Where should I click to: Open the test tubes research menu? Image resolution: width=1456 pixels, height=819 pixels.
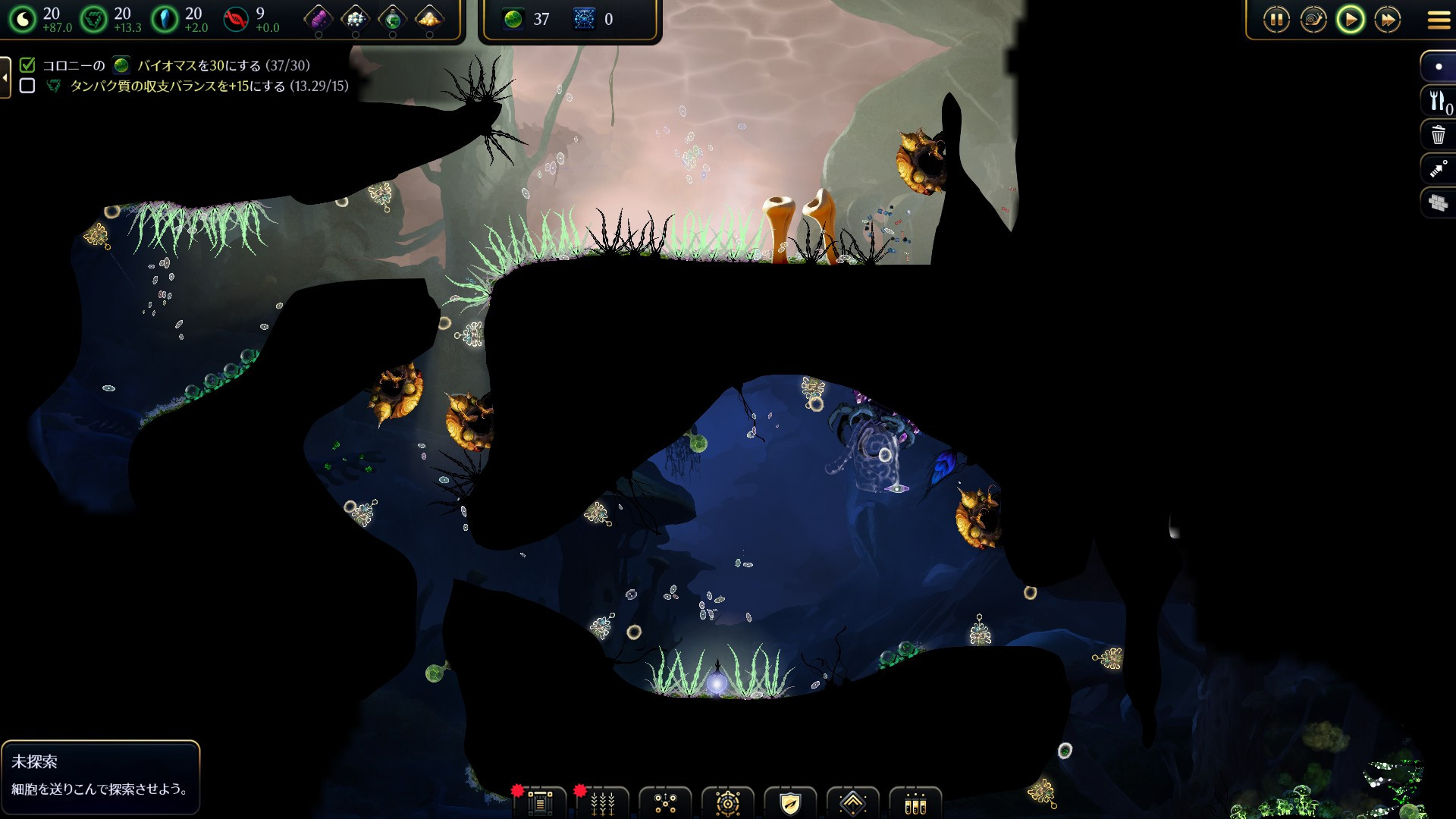click(x=915, y=803)
